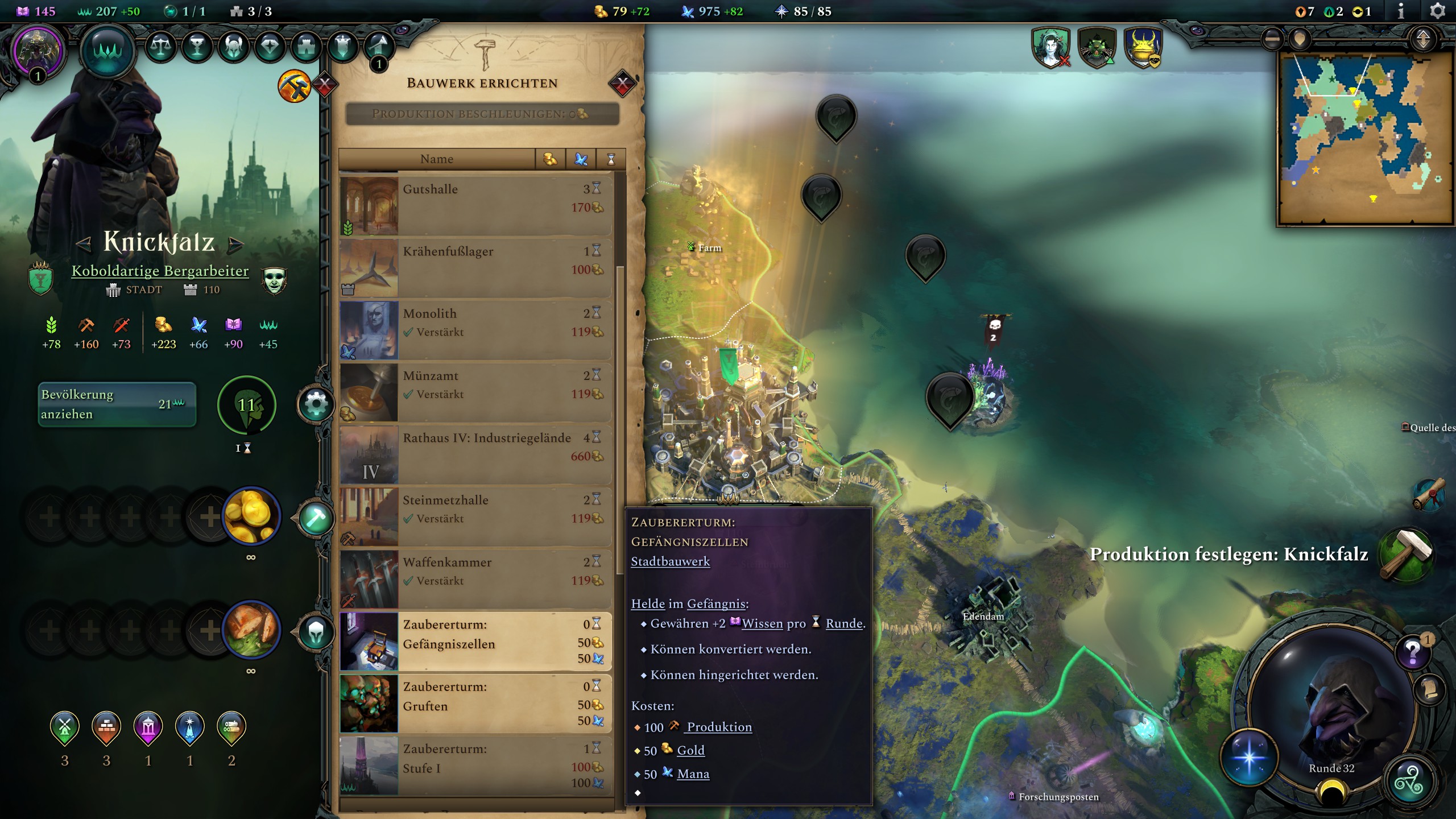The height and width of the screenshot is (819, 1456).
Task: Click the left arrow beside Knickfalz
Action: (83, 245)
